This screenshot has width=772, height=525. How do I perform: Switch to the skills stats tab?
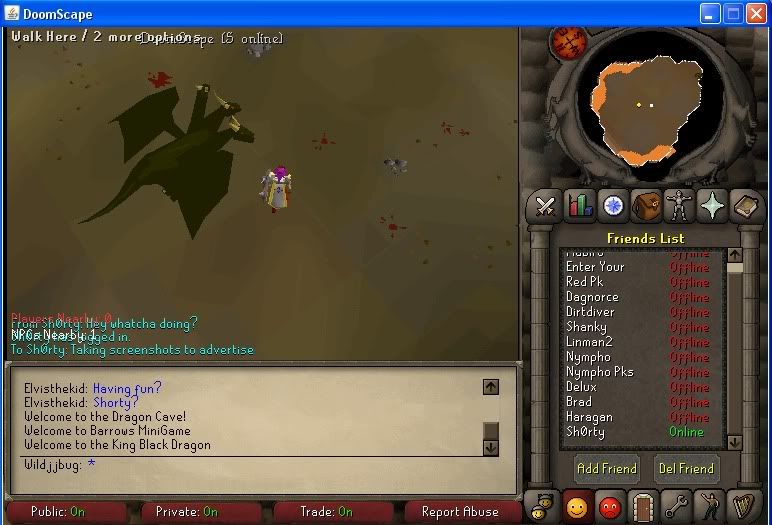579,206
